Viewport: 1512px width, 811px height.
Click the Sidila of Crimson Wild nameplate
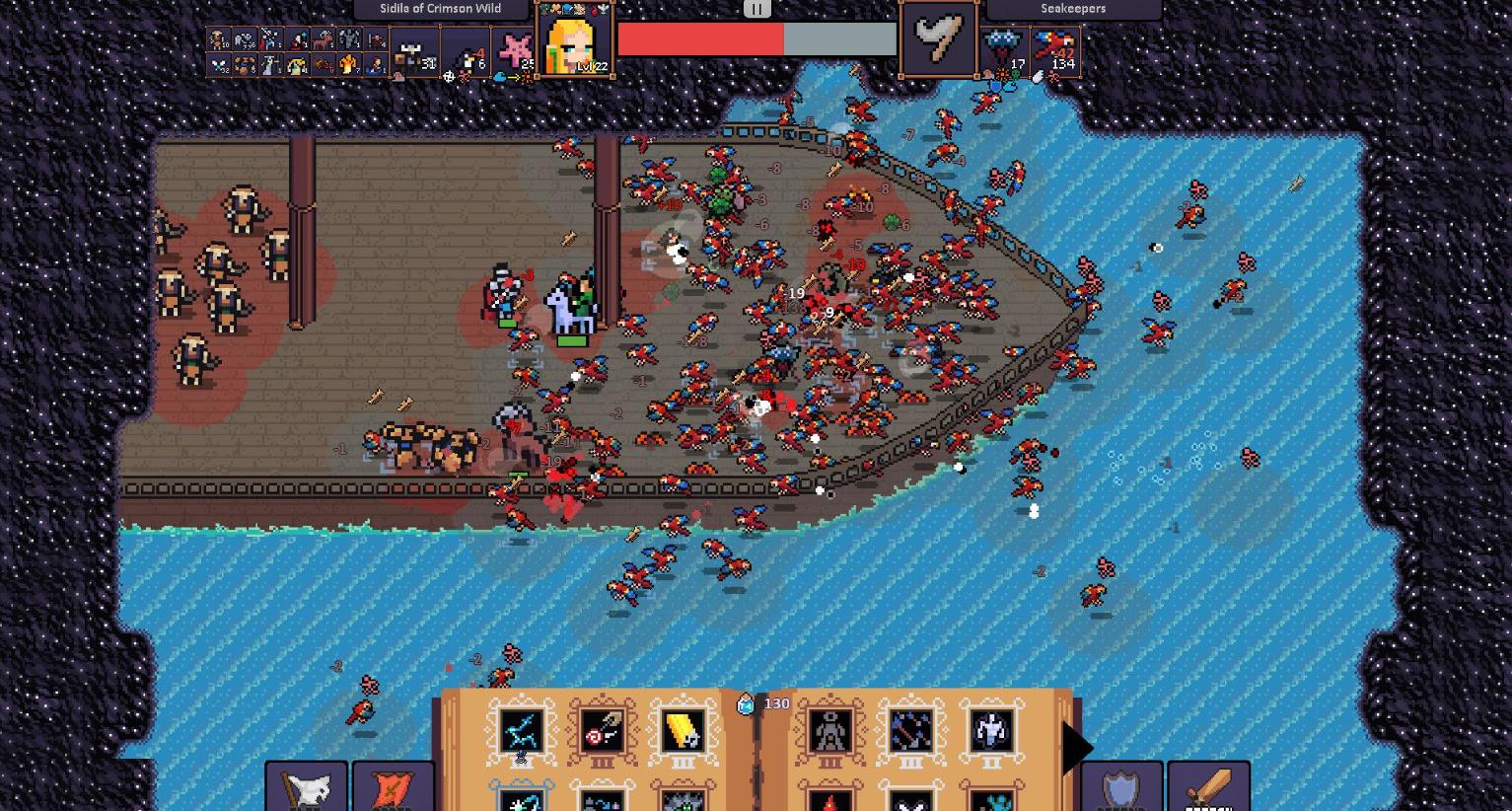pyautogui.click(x=438, y=8)
